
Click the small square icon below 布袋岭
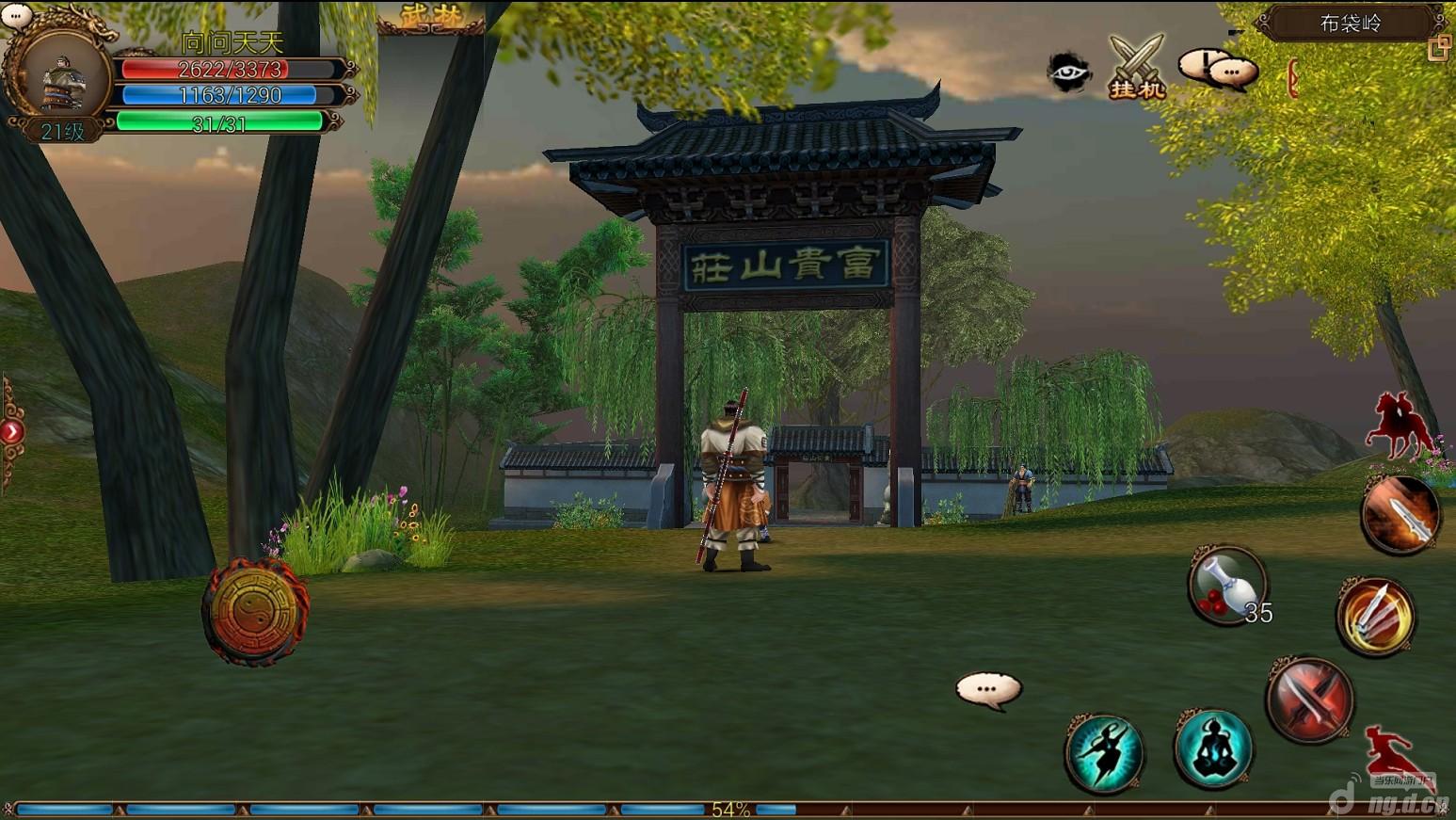coord(1438,49)
